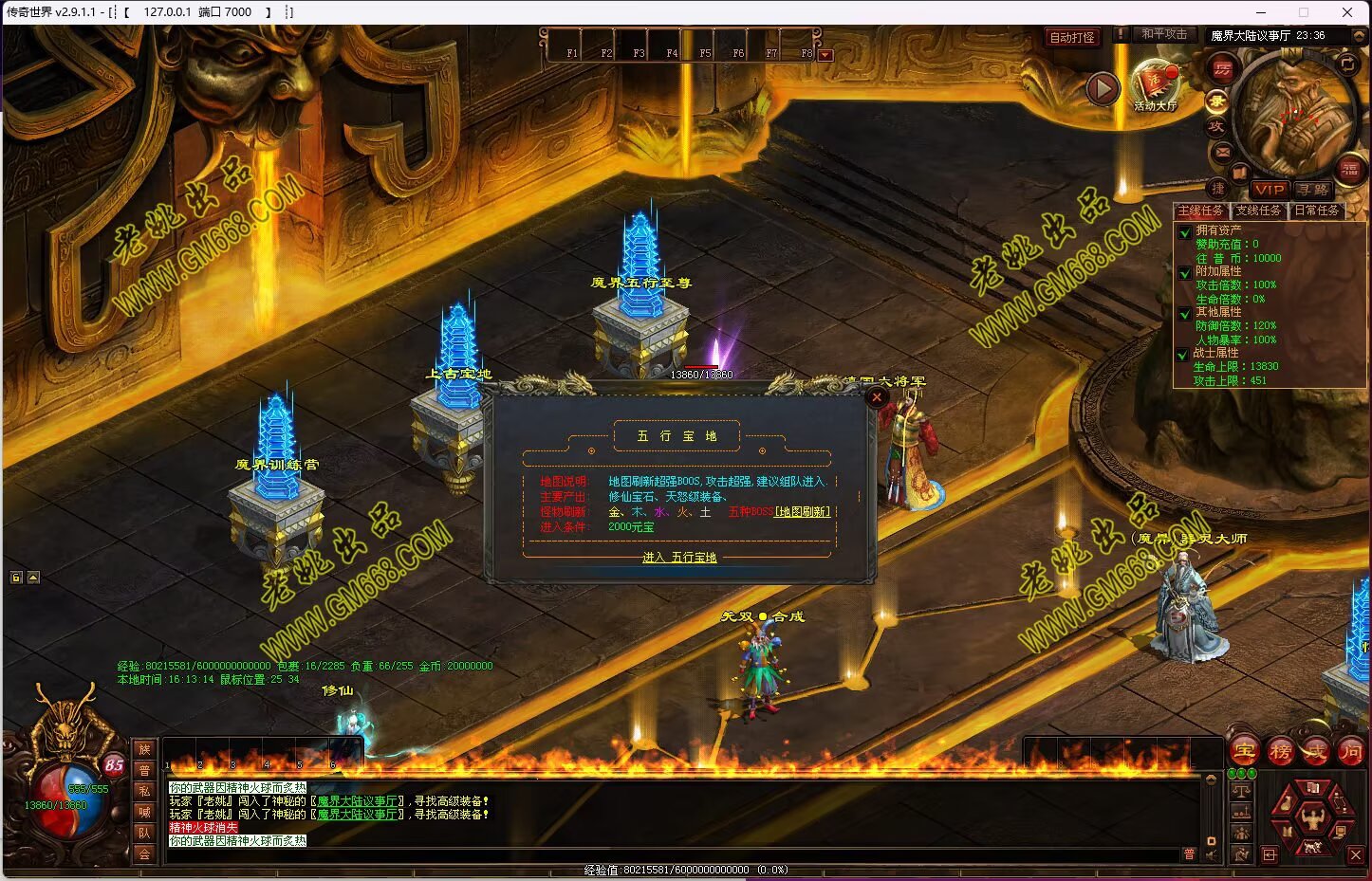The image size is (1372, 881).
Task: Open the 主线任务 tab
Action: [x=1200, y=211]
